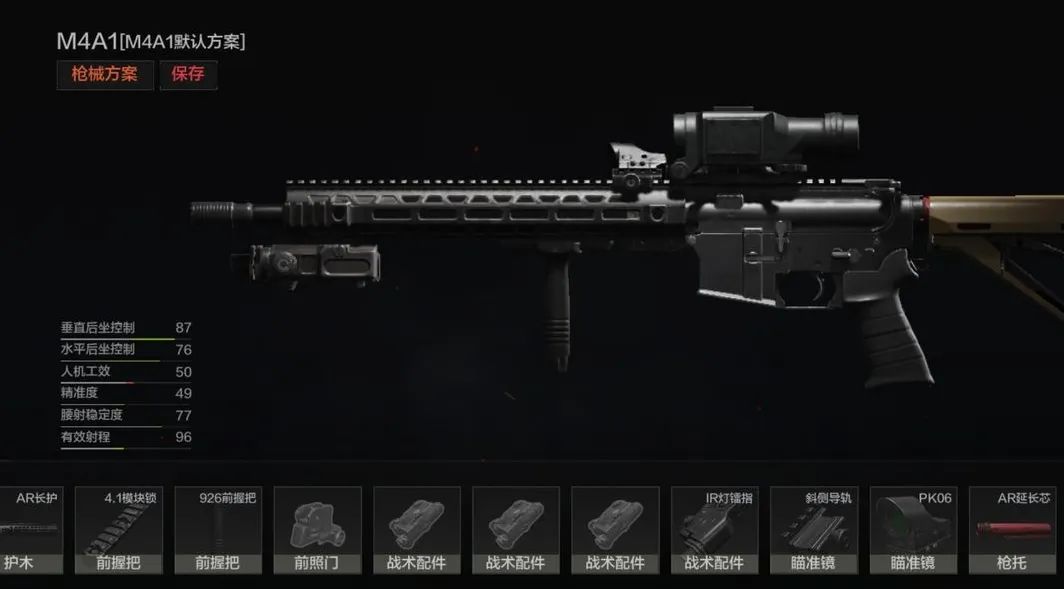
Task: Select the AR长护 handguard slot
Action: (30, 530)
